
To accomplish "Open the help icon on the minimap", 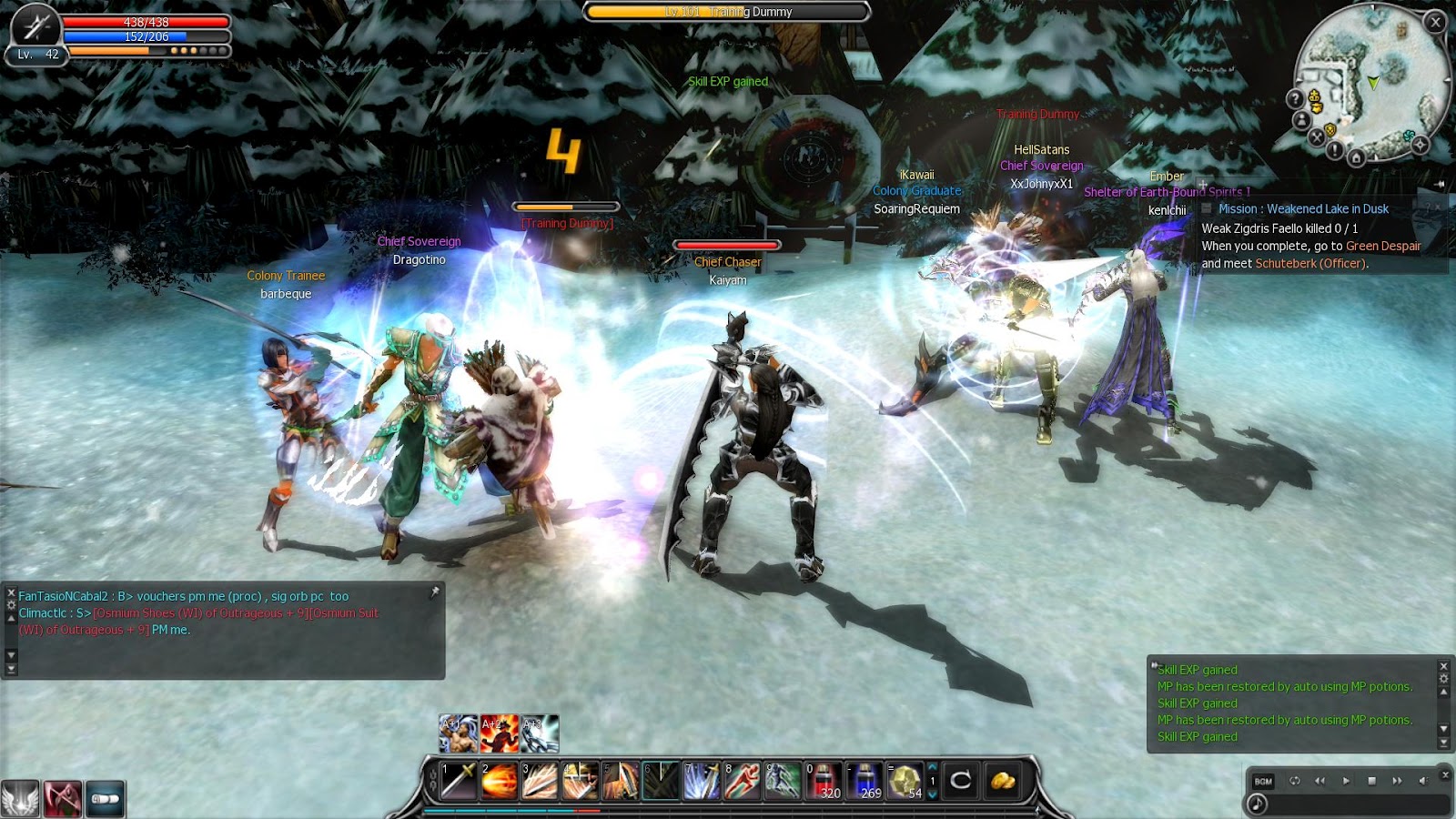I will (1296, 98).
